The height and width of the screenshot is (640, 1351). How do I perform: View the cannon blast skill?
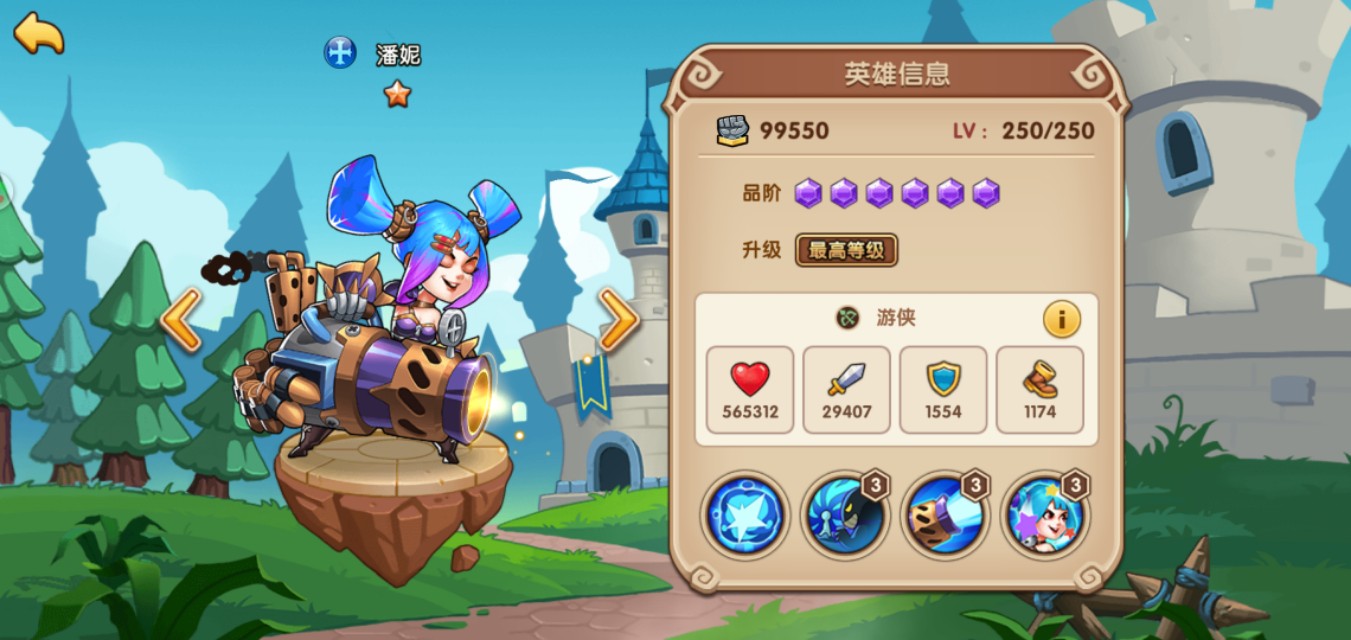point(943,516)
